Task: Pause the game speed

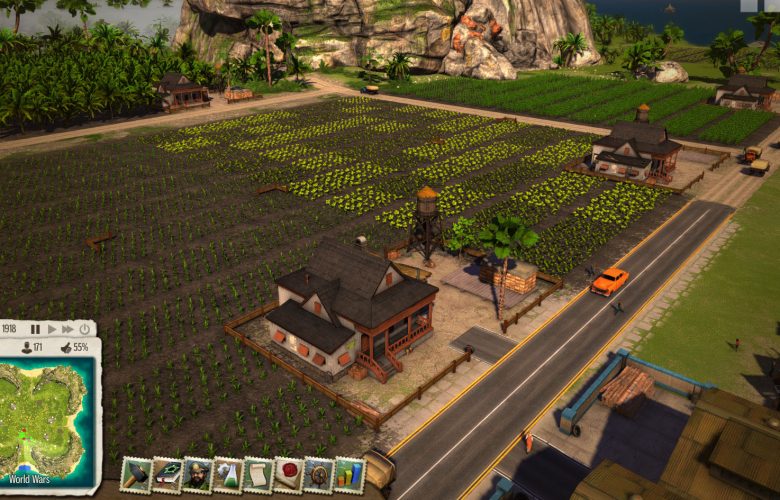Action: (36, 328)
